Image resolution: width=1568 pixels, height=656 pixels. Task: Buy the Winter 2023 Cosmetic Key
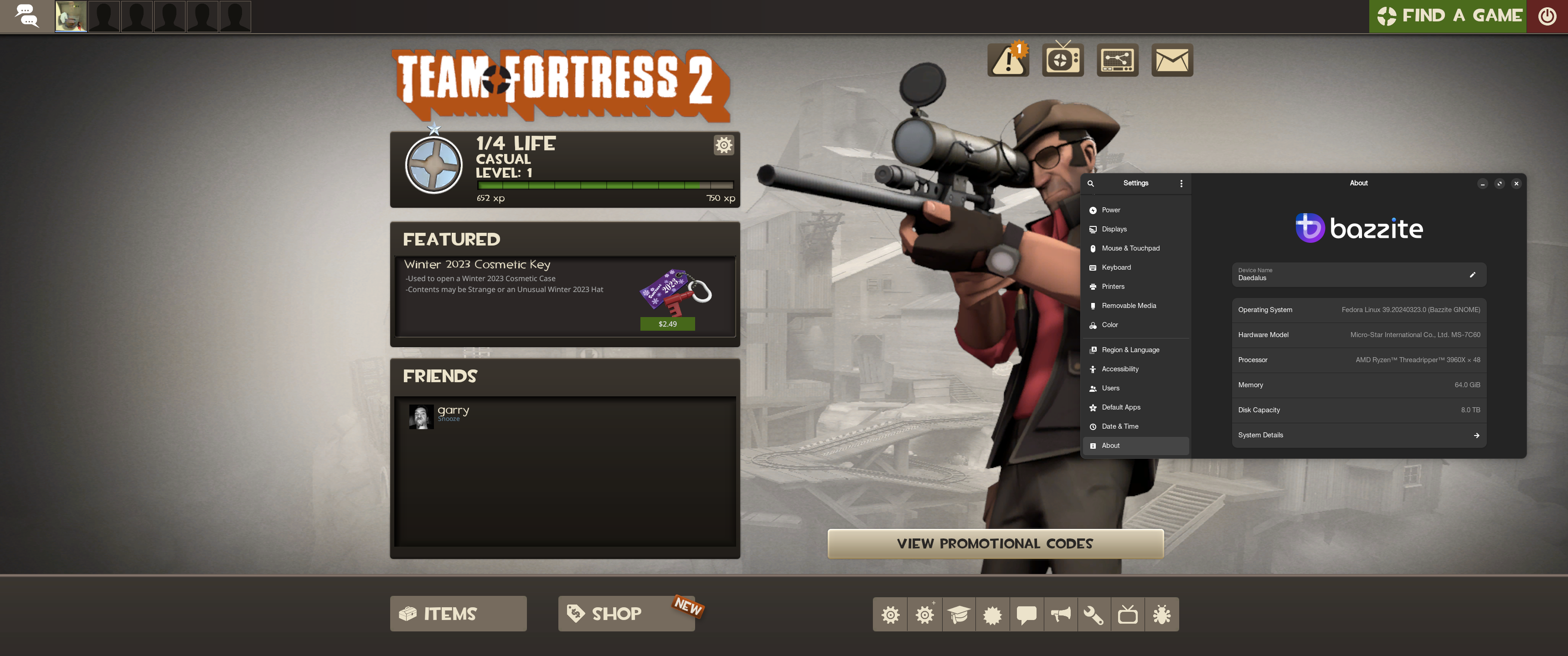(x=667, y=324)
